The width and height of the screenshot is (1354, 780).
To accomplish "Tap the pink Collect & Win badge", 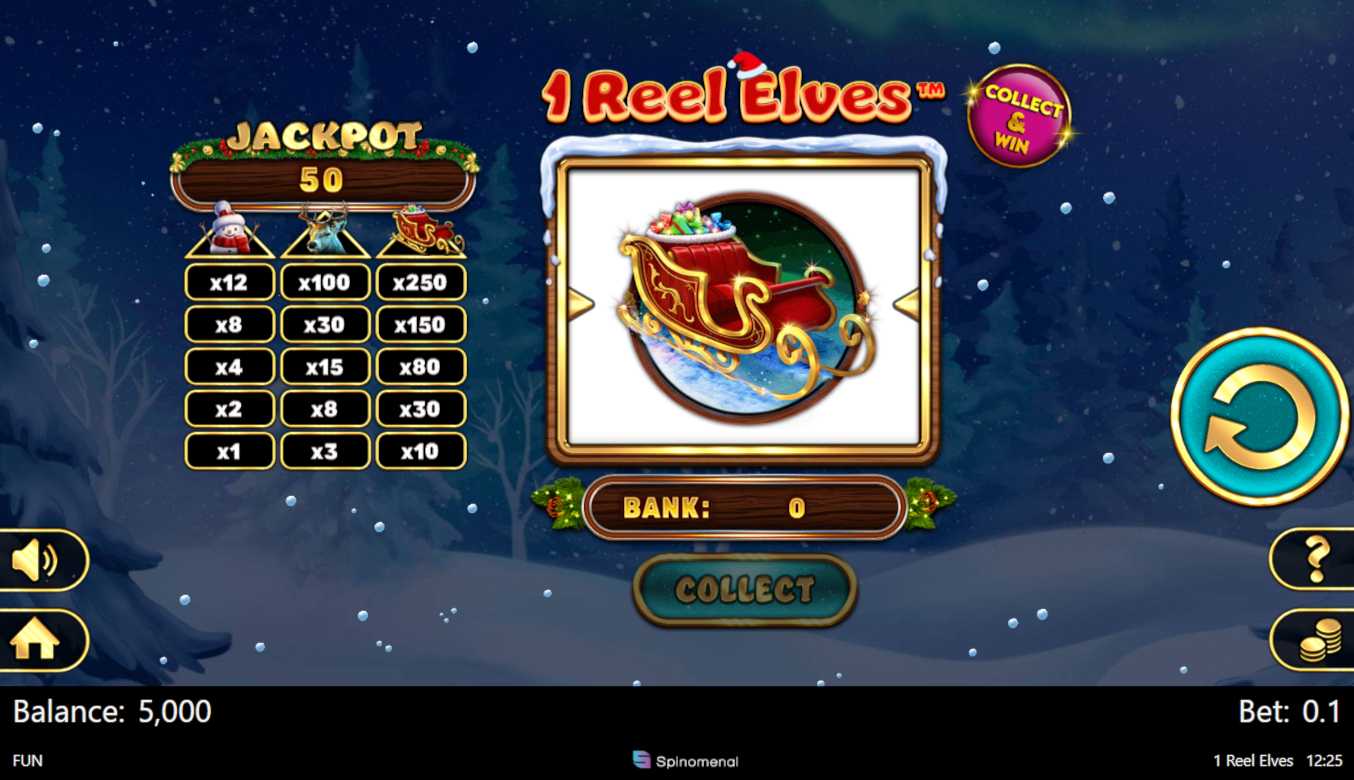I will click(1018, 116).
